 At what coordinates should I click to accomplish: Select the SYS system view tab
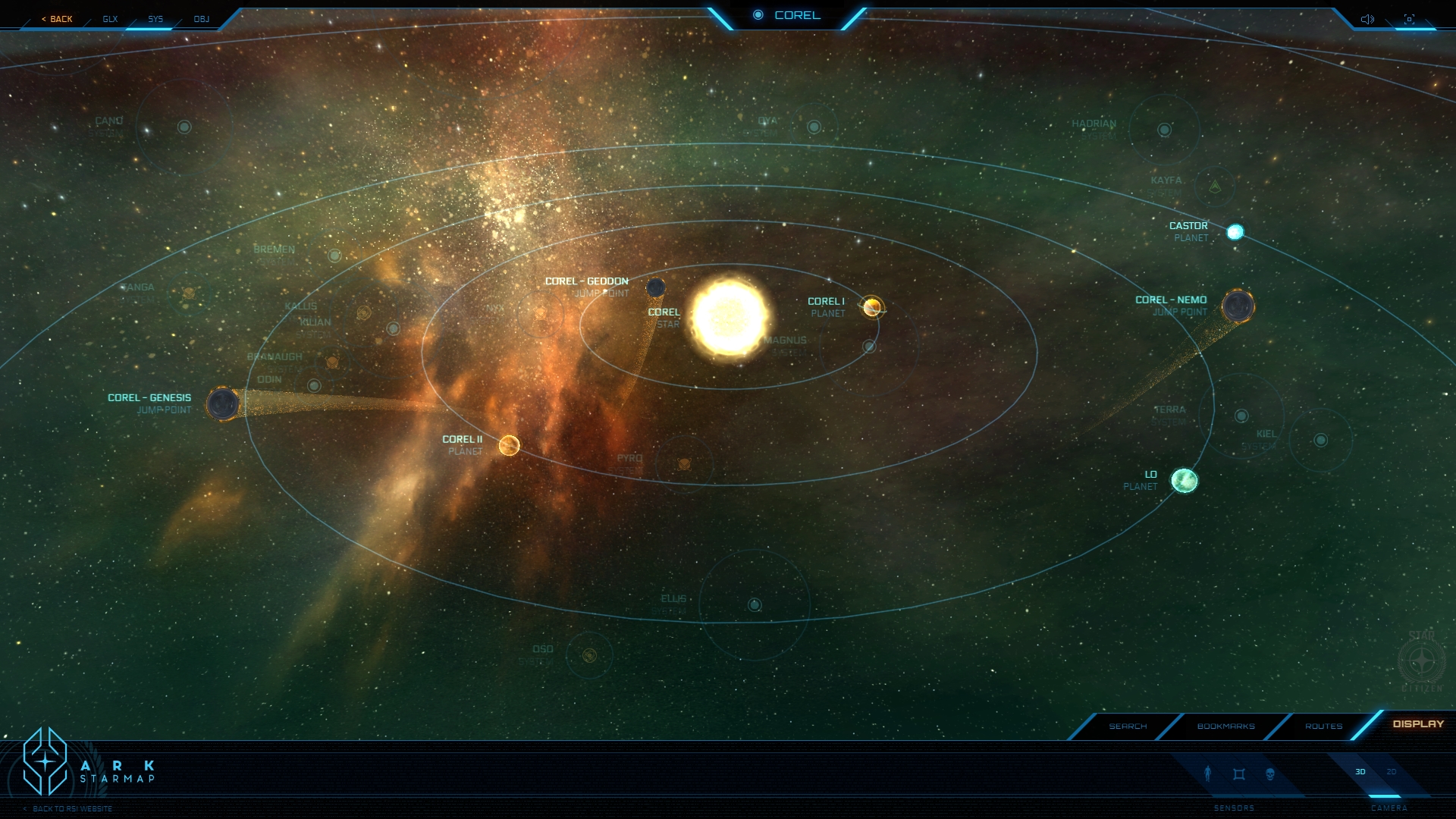155,19
